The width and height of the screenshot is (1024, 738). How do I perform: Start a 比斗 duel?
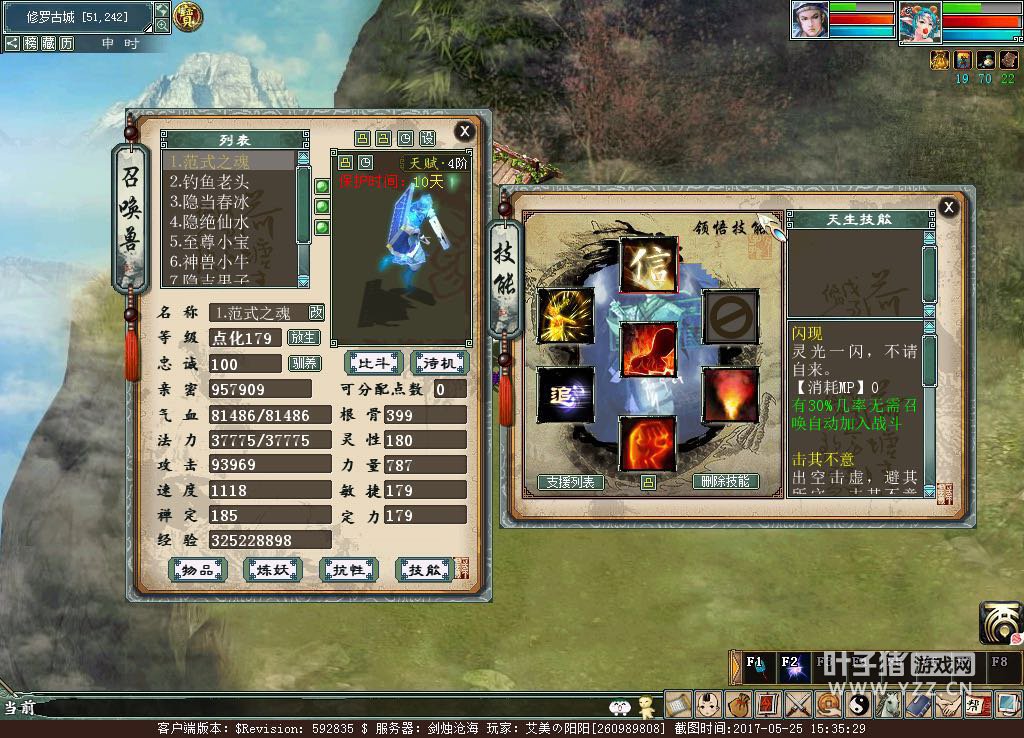coord(373,361)
